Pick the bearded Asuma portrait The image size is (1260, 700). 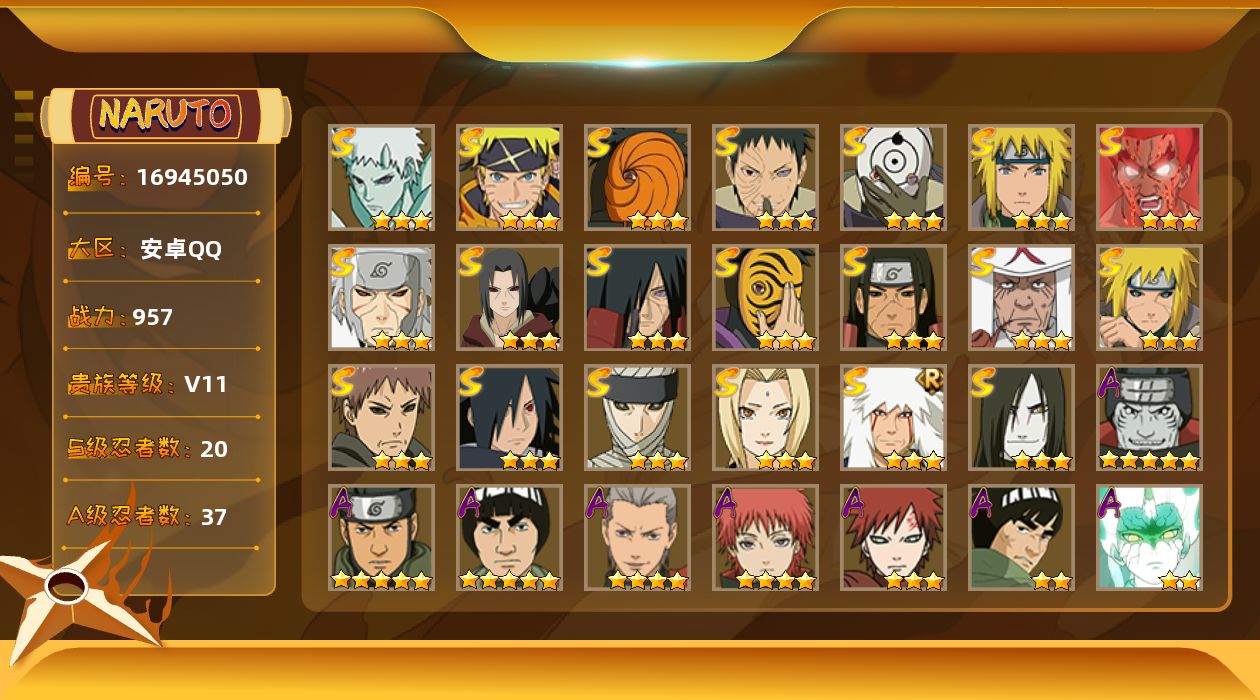381,537
